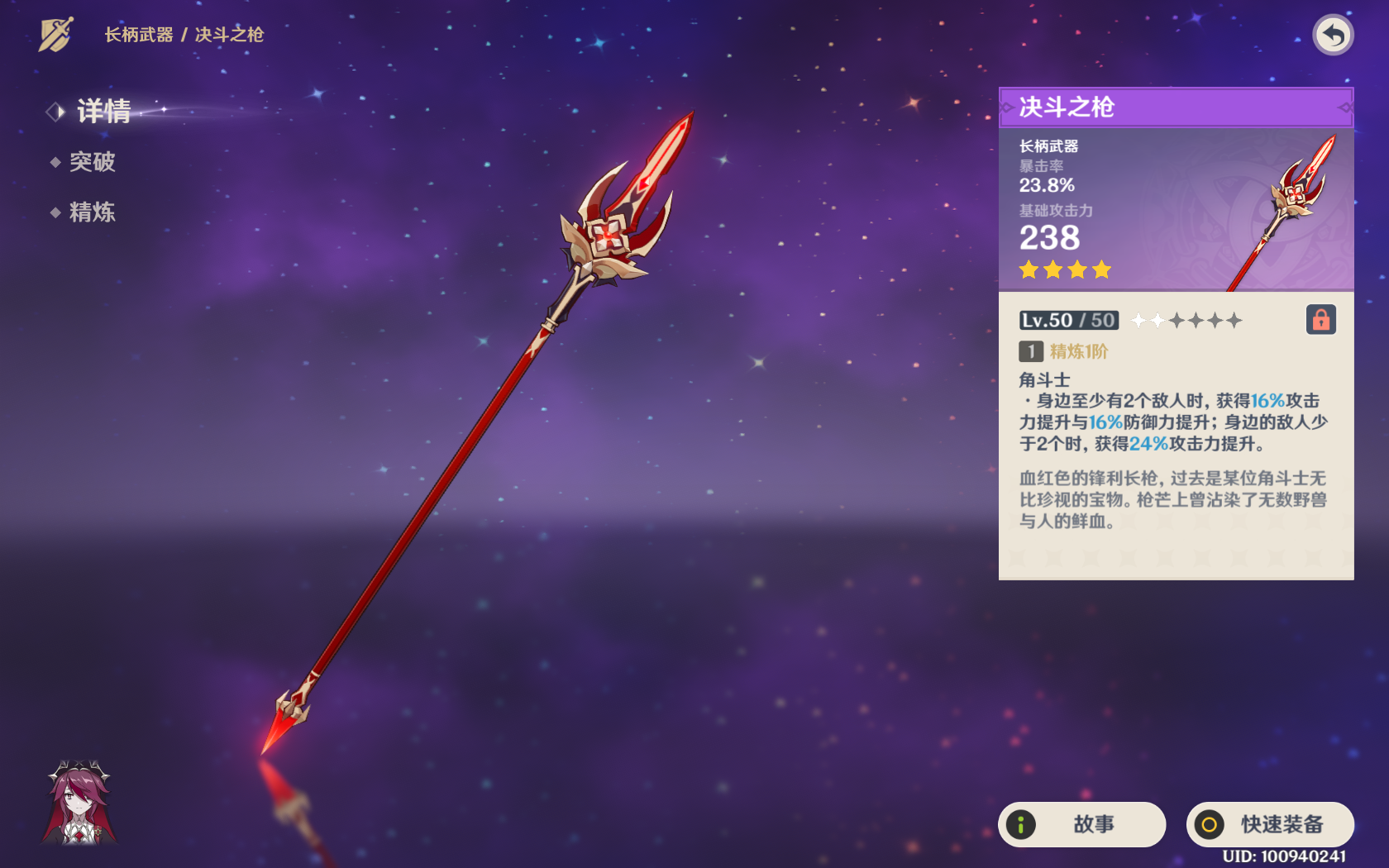Select the Rosaria character portrait
Viewport: 1389px width, 868px height.
point(79,803)
